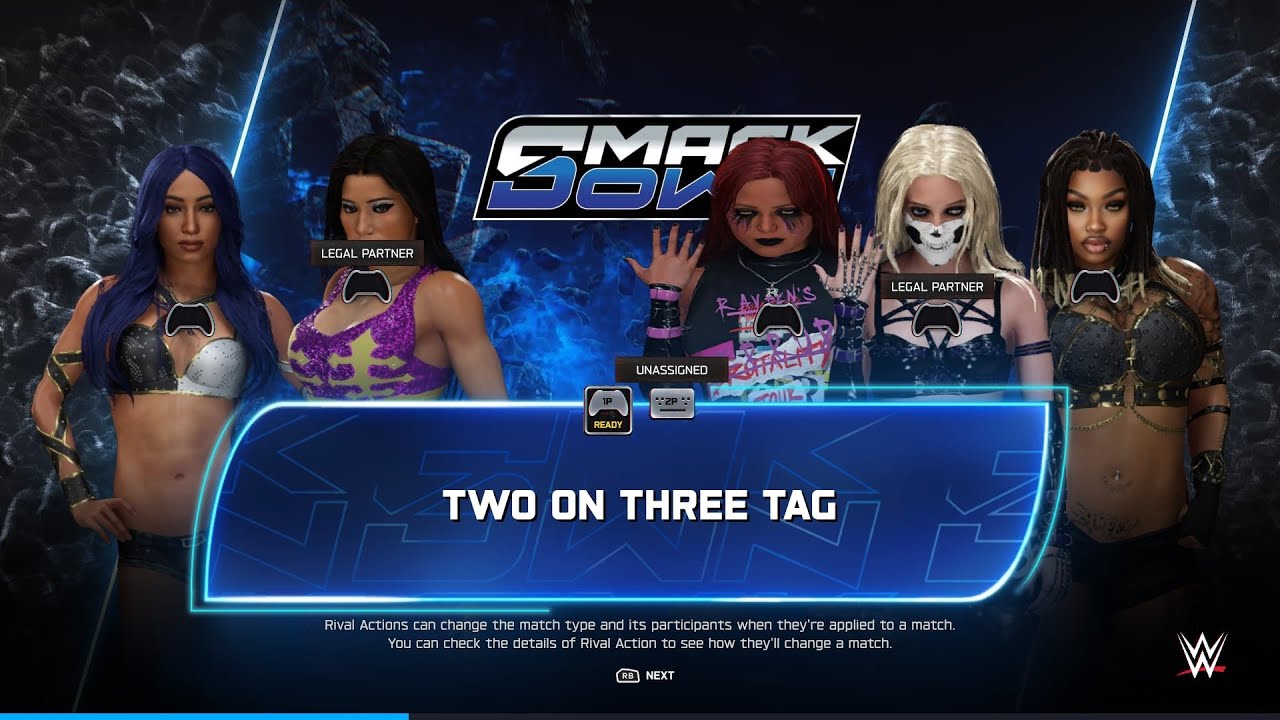Pick the red-haired wrestler's controller slot
This screenshot has width=1280, height=720.
pyautogui.click(x=770, y=320)
